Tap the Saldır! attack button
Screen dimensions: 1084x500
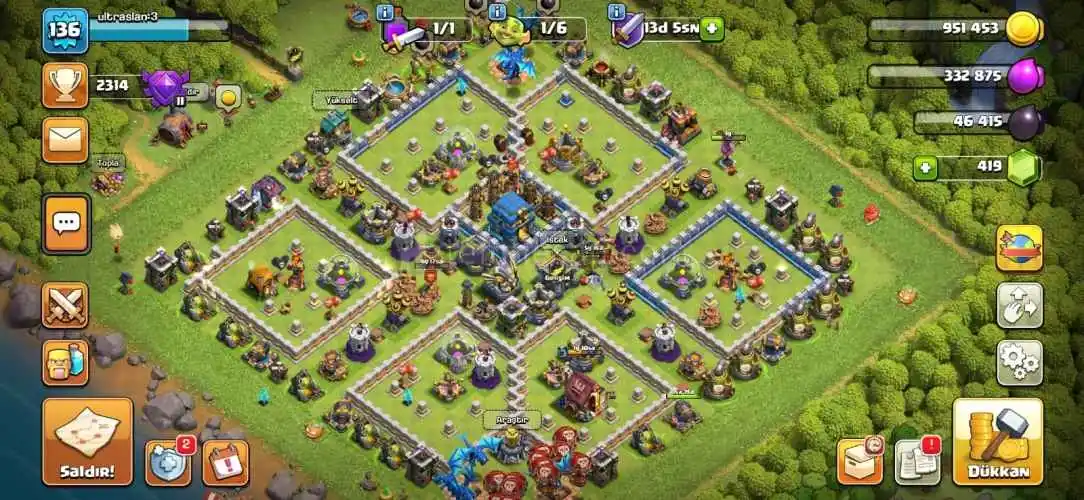tap(87, 441)
